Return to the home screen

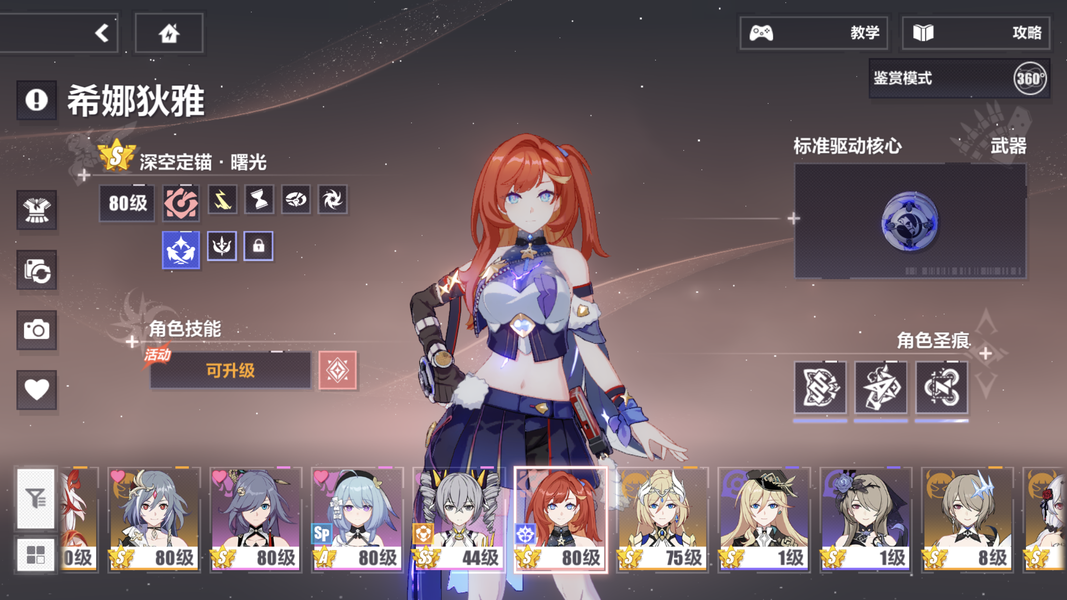168,33
